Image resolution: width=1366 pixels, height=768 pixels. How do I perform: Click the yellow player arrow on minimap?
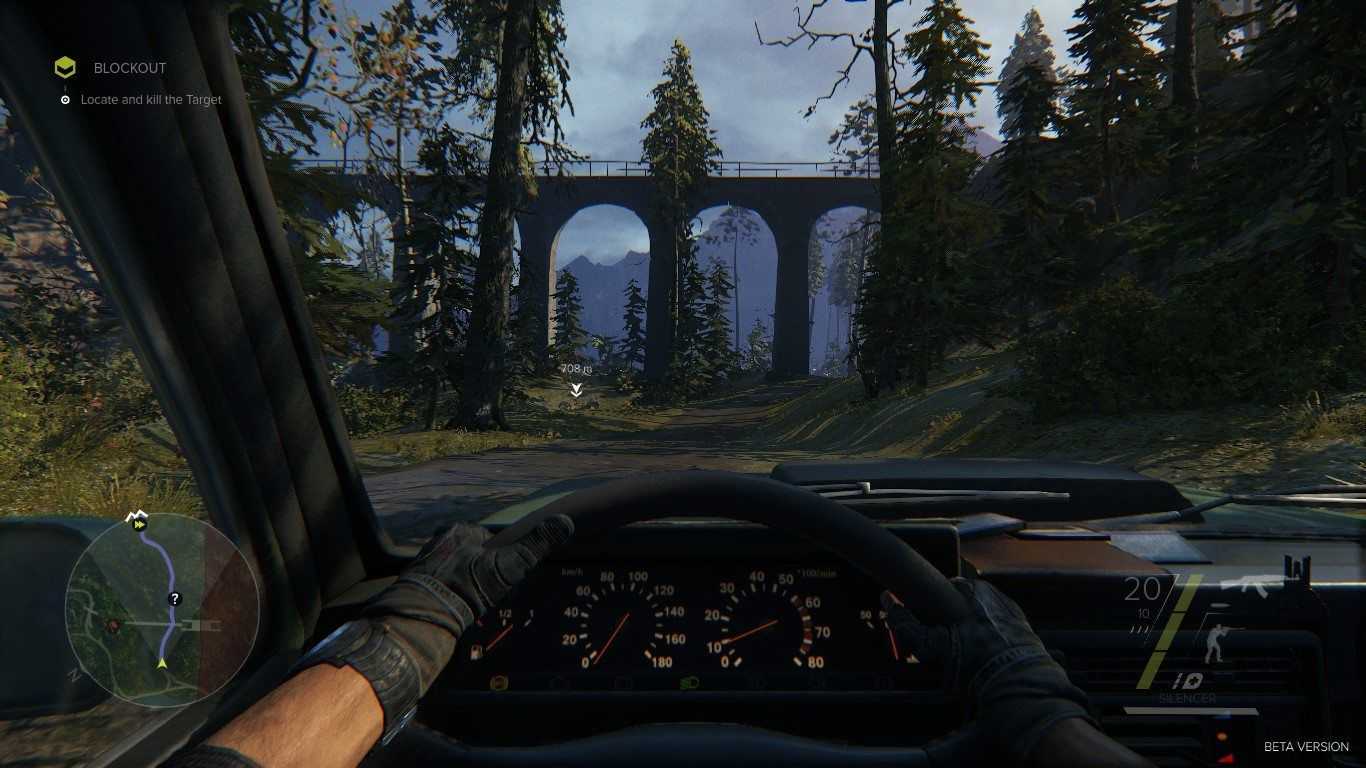tap(162, 662)
